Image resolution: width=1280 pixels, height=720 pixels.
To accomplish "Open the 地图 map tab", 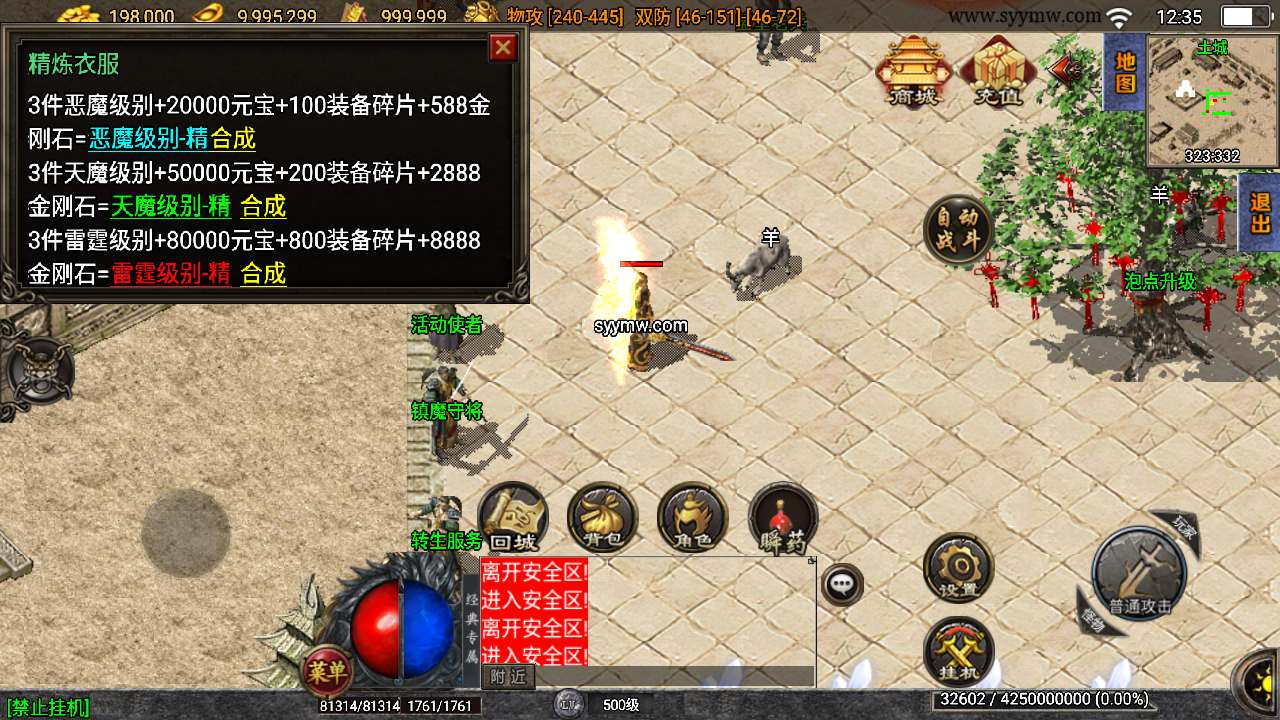I will (x=1125, y=72).
